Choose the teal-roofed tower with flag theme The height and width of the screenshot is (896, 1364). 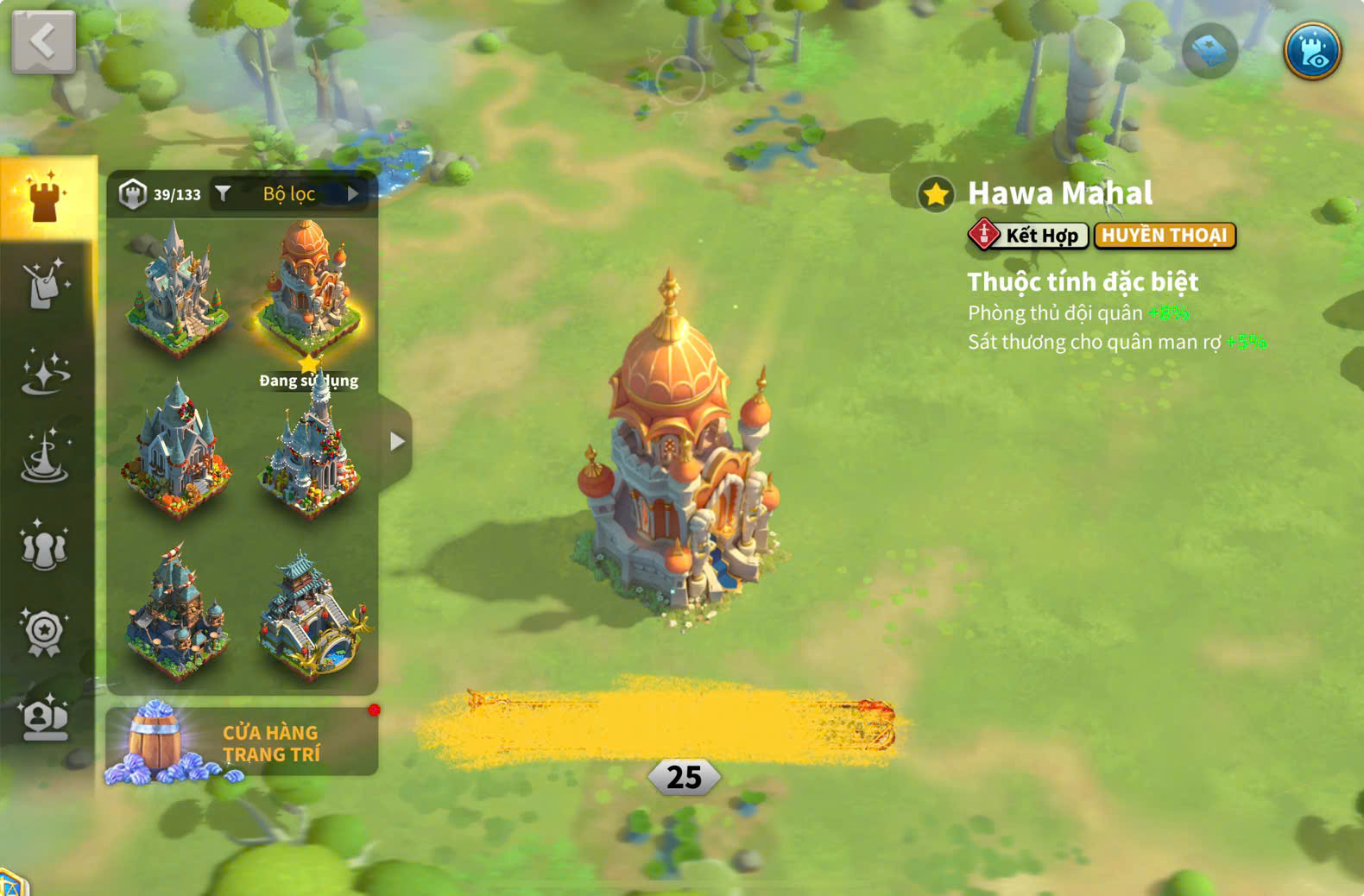click(x=176, y=613)
